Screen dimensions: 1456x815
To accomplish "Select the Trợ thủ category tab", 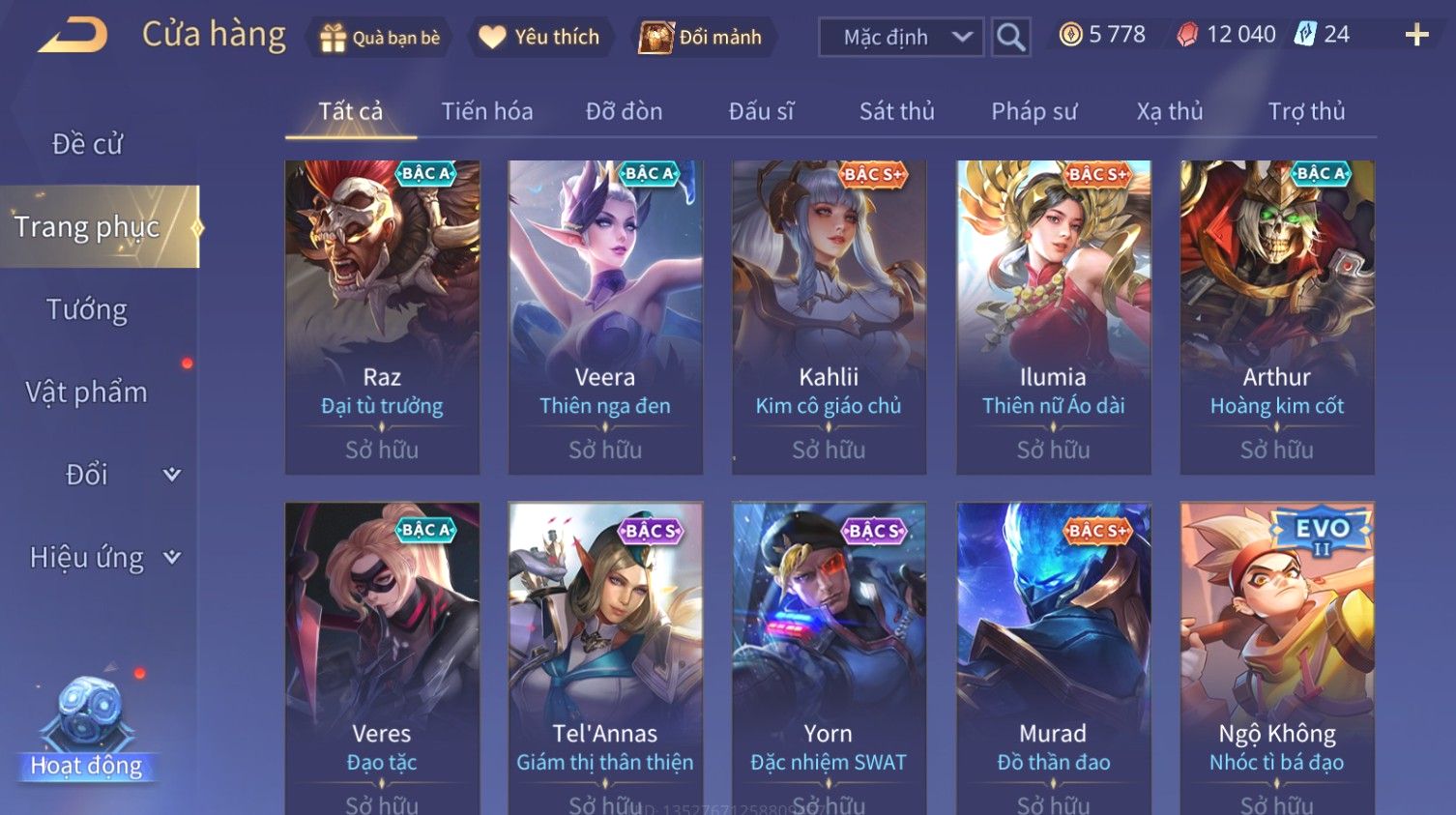I will click(x=1306, y=111).
